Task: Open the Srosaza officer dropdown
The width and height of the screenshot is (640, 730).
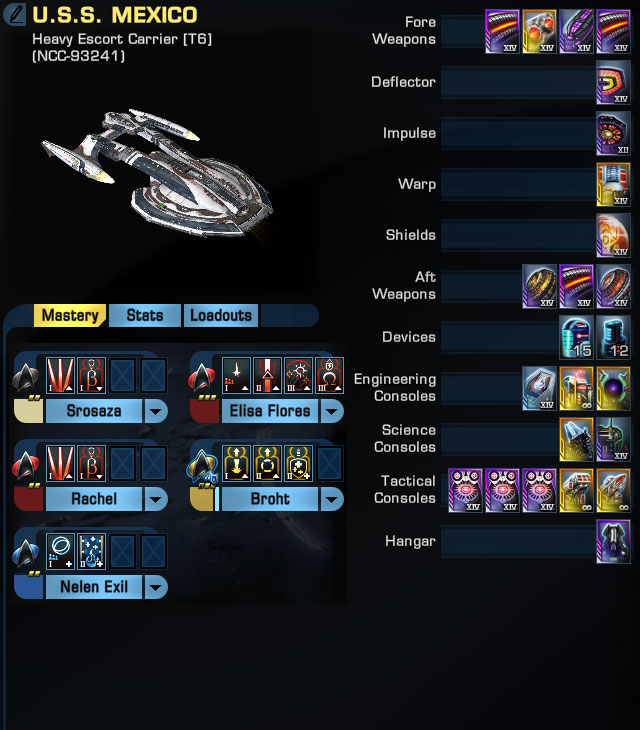Action: [156, 411]
